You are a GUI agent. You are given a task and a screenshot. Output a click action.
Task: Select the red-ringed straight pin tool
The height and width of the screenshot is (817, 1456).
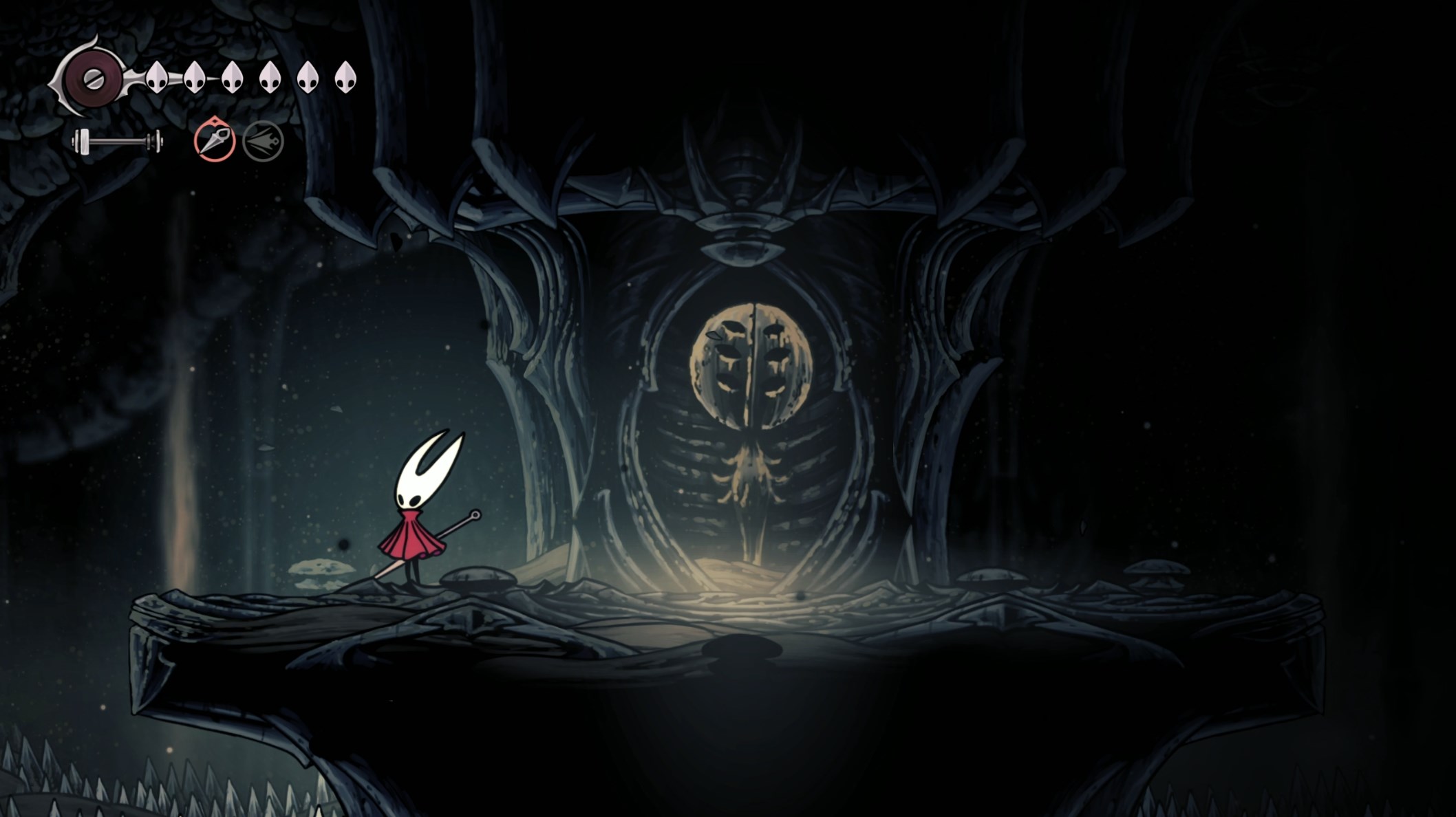tap(215, 141)
